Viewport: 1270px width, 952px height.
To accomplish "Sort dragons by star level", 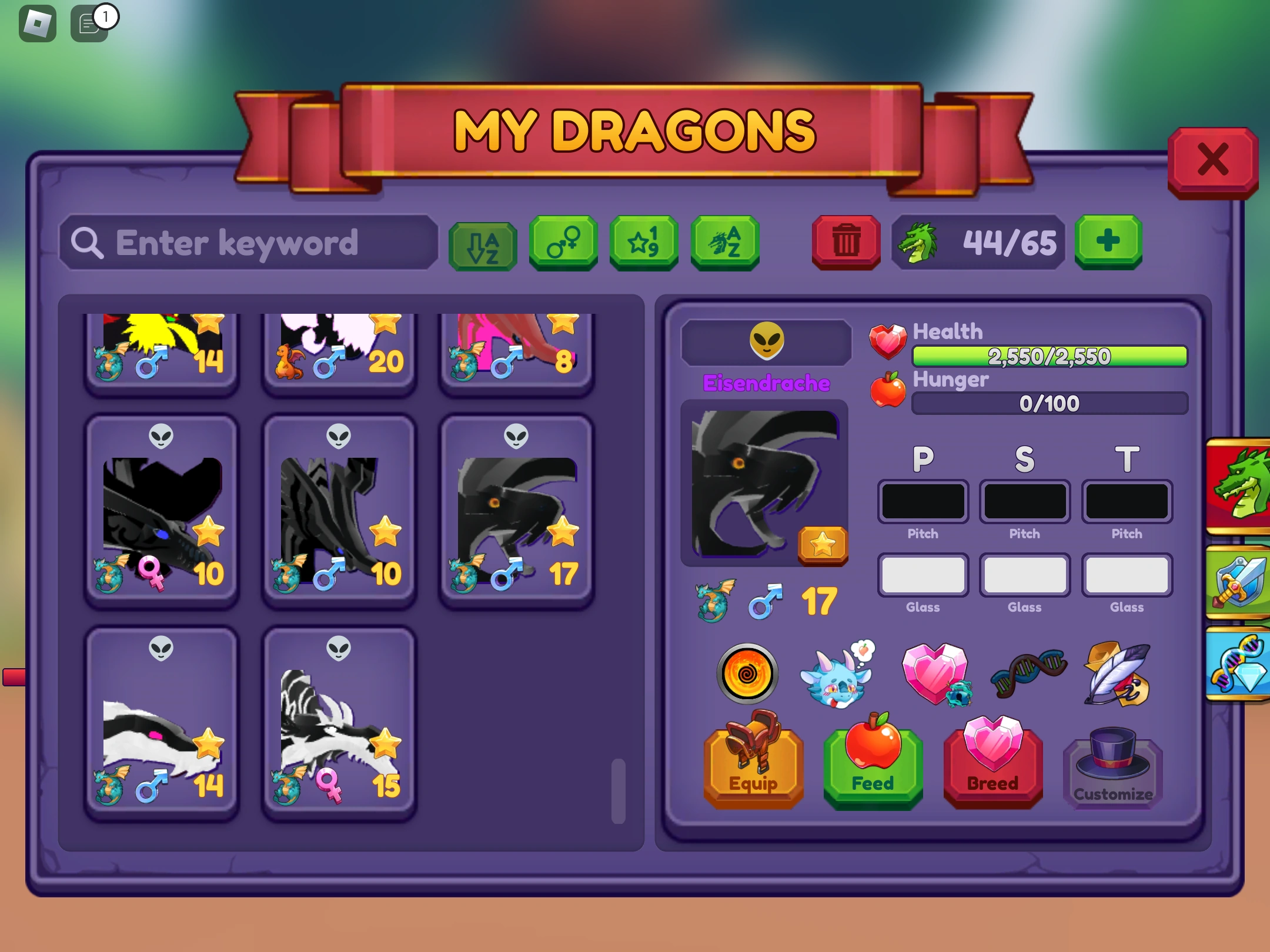I will (x=643, y=243).
